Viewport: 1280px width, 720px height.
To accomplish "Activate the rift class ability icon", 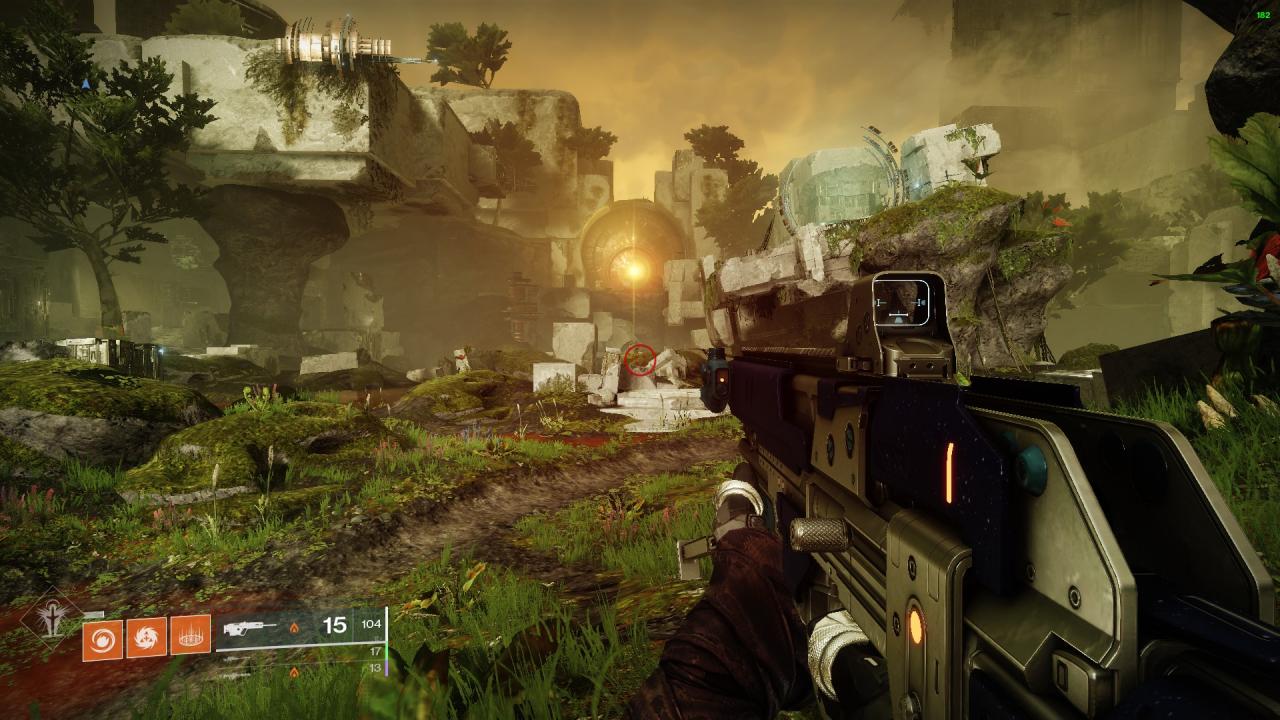I will [x=190, y=635].
